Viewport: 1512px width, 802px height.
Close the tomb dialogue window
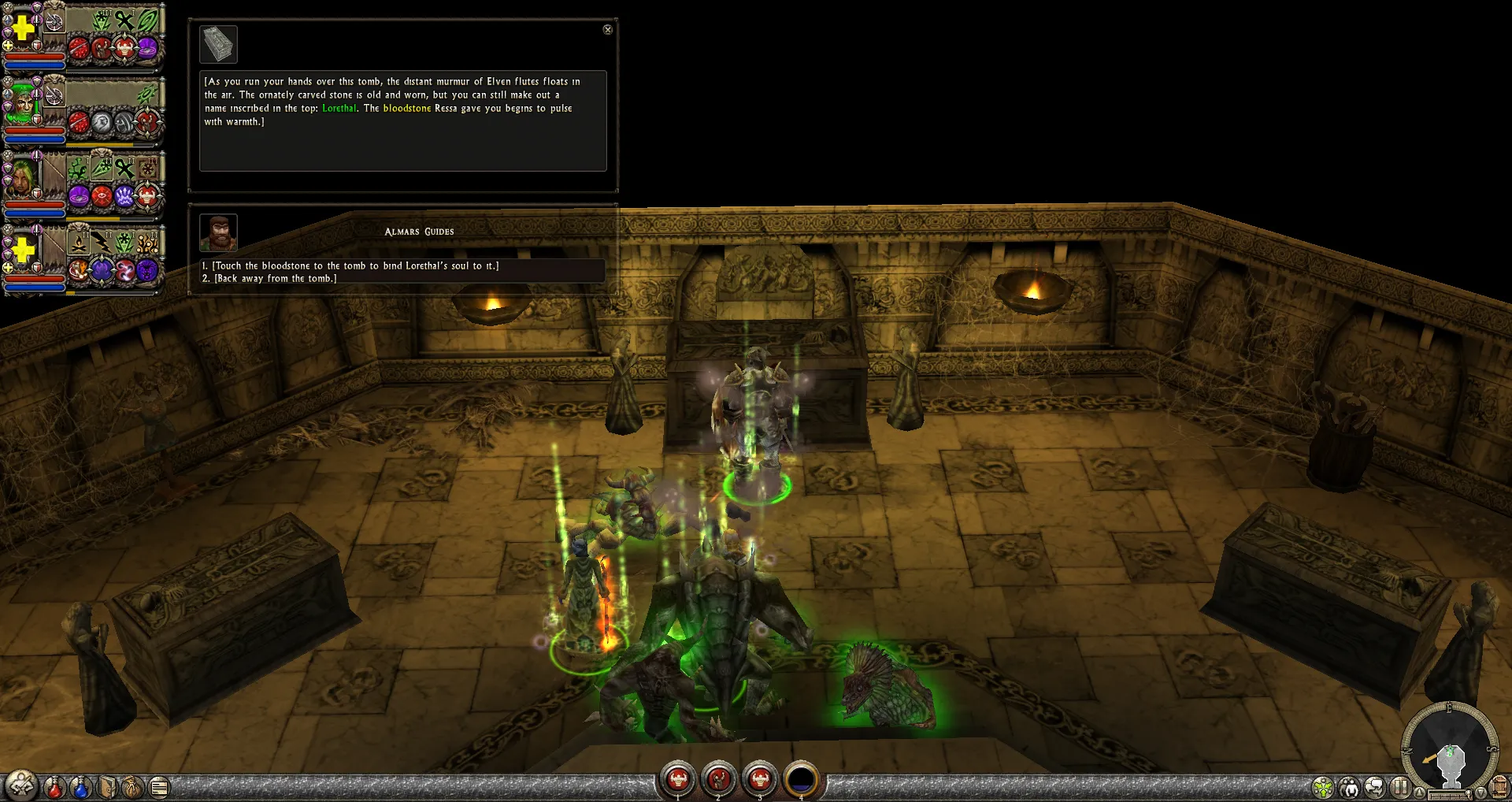607,29
